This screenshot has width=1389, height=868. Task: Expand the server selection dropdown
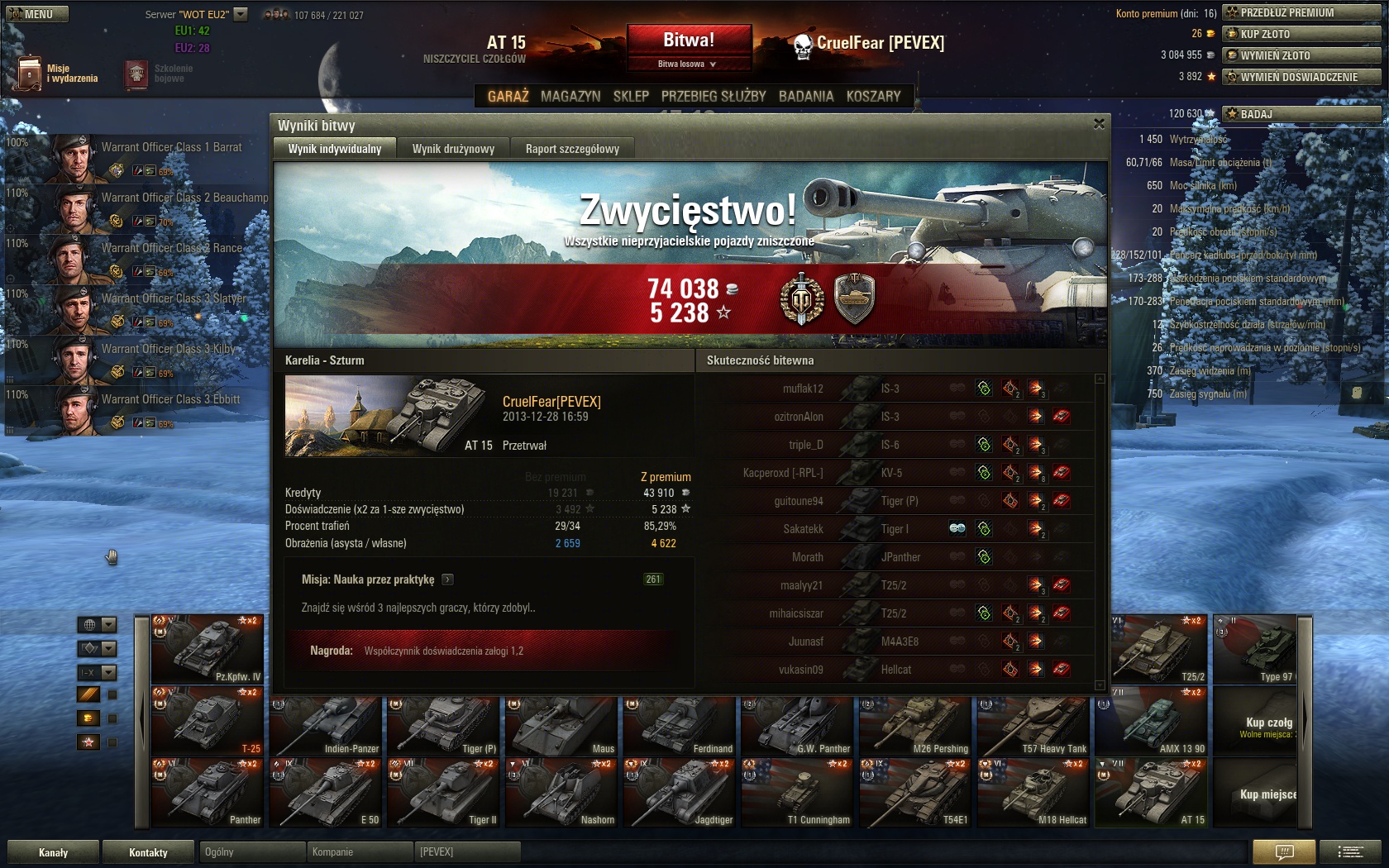click(241, 14)
